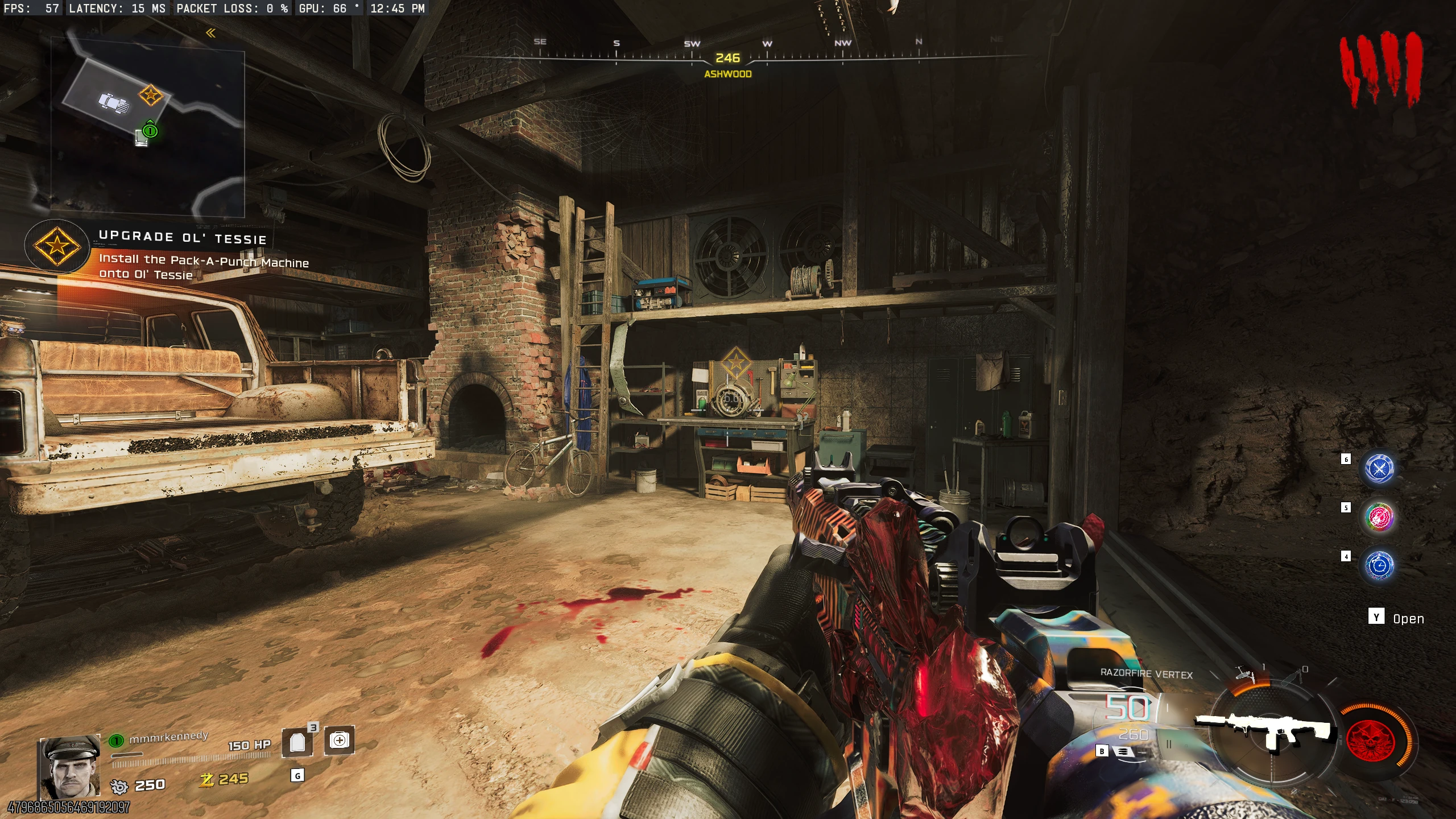Viewport: 1456px width, 819px height.
Task: Click the red round tally marks
Action: (x=1380, y=68)
